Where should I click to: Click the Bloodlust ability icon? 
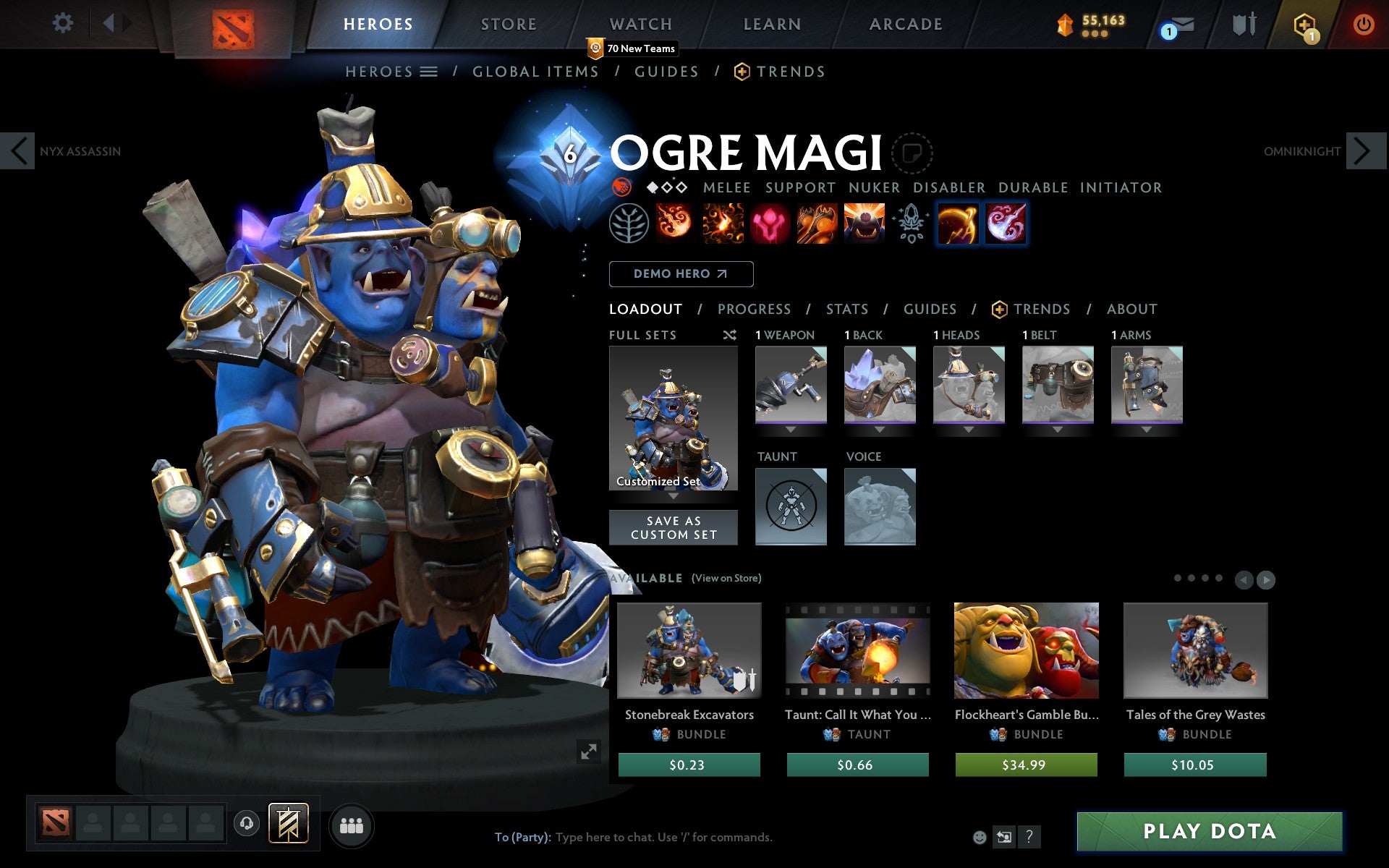770,224
